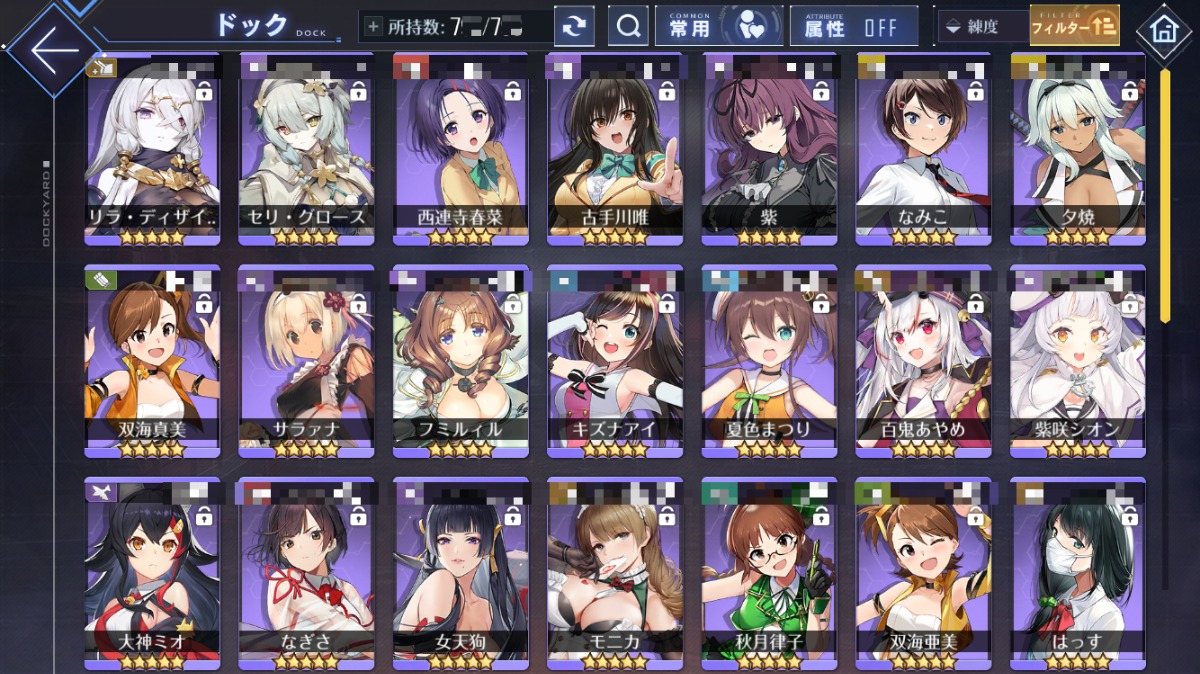1200x674 pixels.
Task: Select the 紫咲シオン character card
Action: pyautogui.click(x=1077, y=362)
